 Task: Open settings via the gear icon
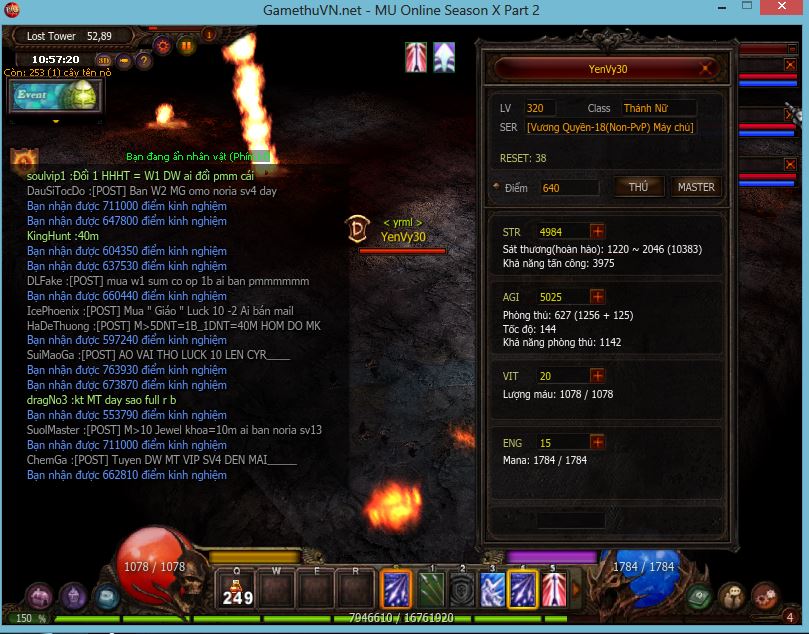click(162, 45)
